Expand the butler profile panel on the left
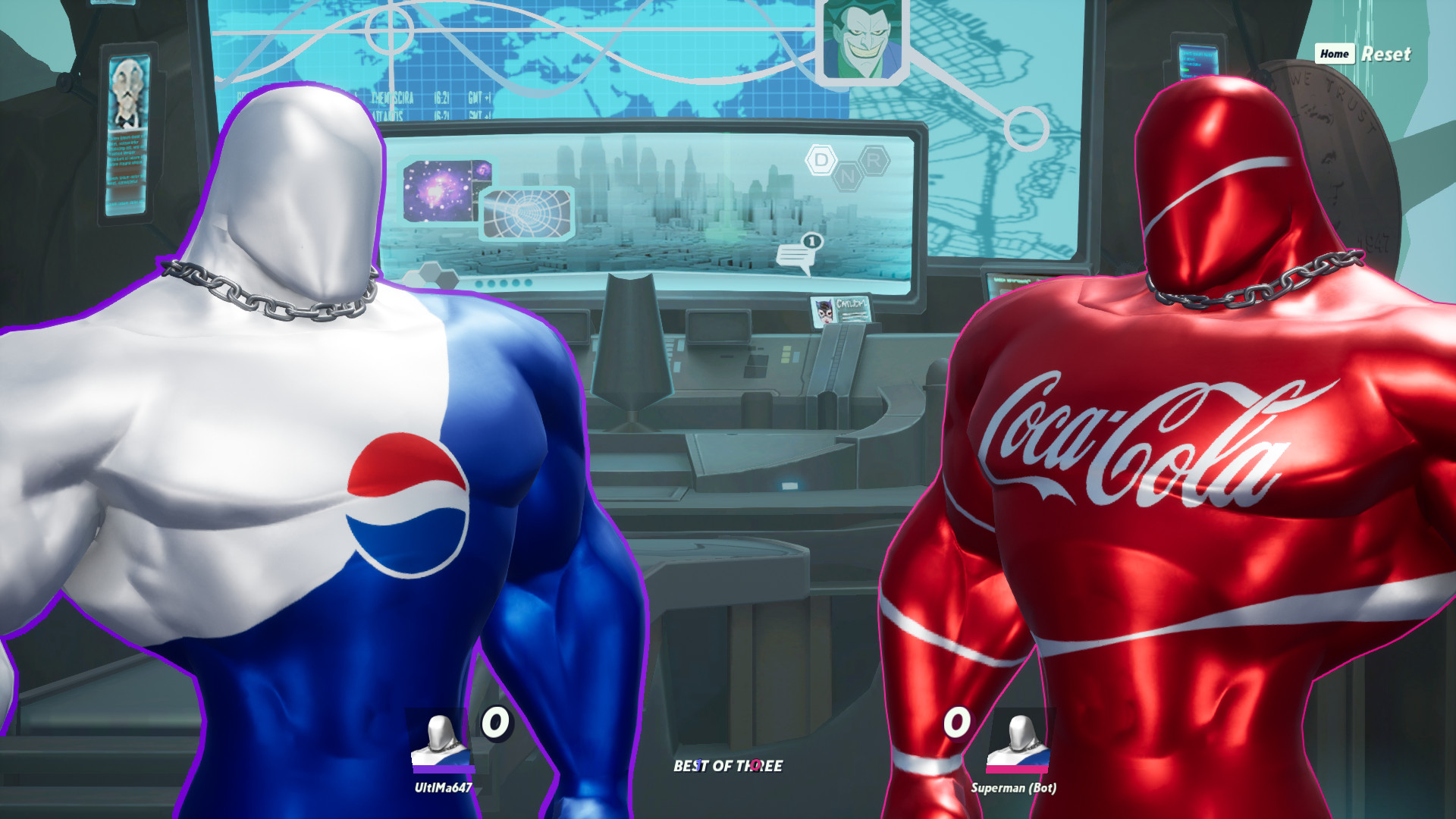 pyautogui.click(x=127, y=136)
